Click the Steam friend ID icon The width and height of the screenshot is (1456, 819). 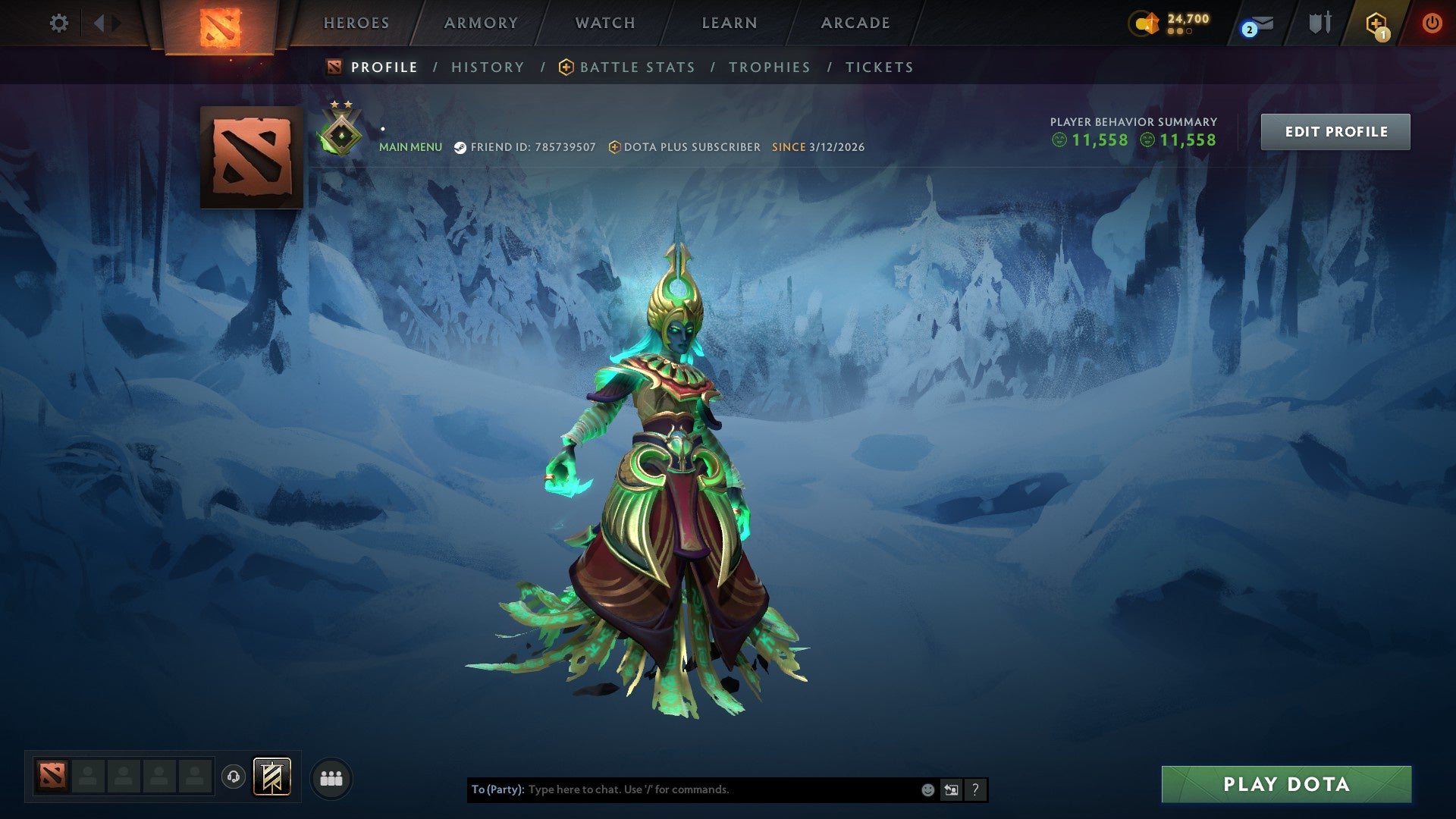[460, 147]
